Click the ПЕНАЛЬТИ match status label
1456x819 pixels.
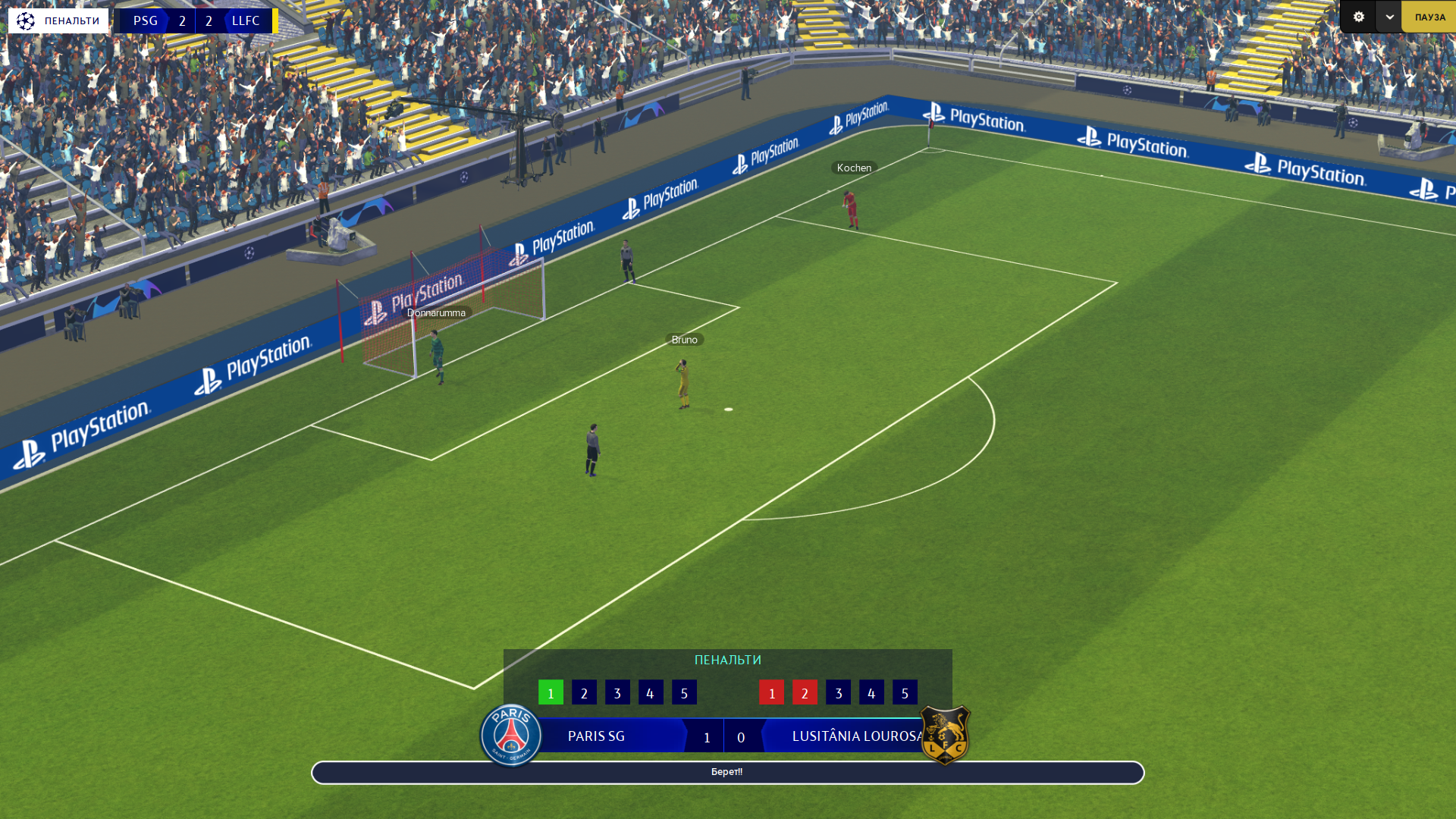click(58, 20)
